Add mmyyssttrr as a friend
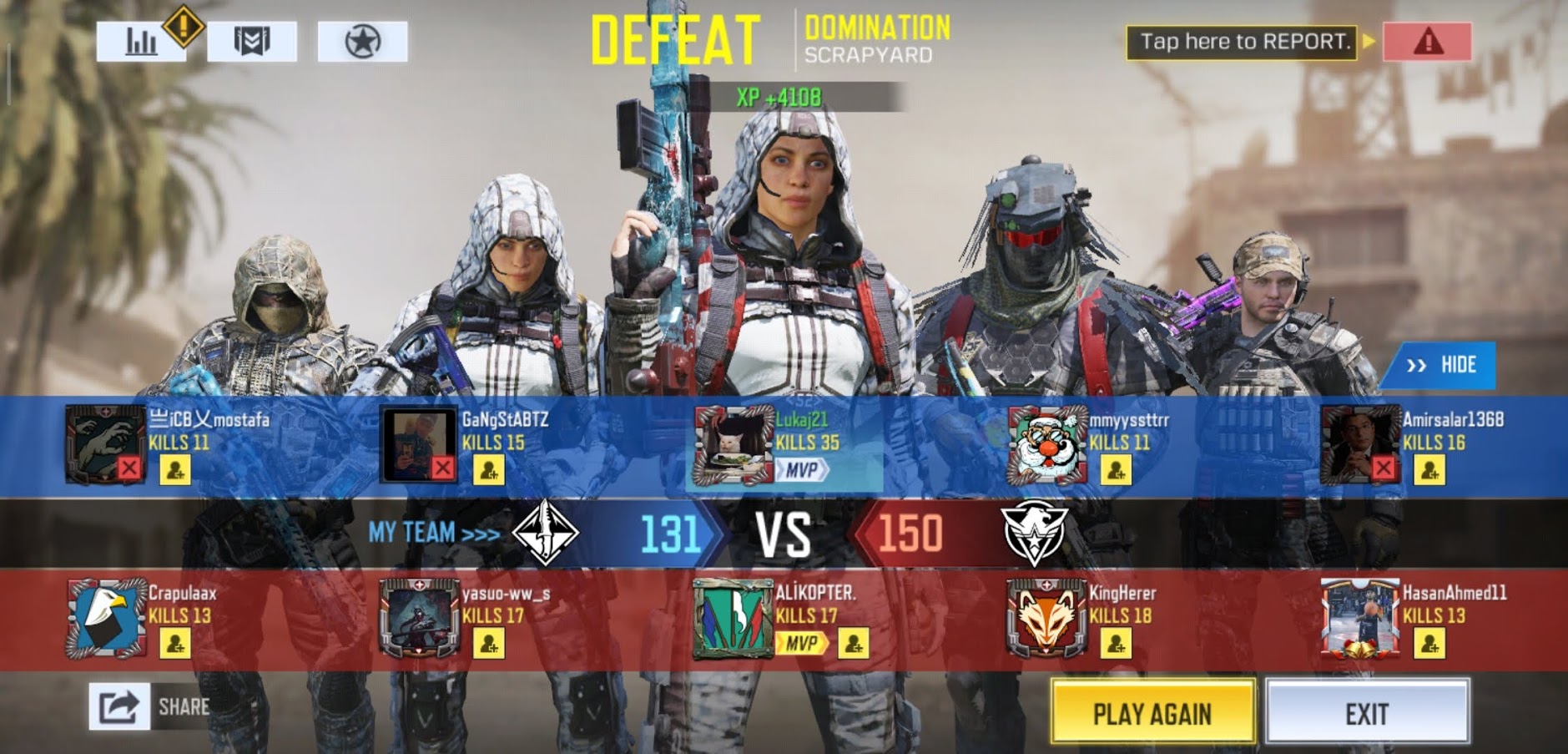1568x754 pixels. click(1116, 470)
